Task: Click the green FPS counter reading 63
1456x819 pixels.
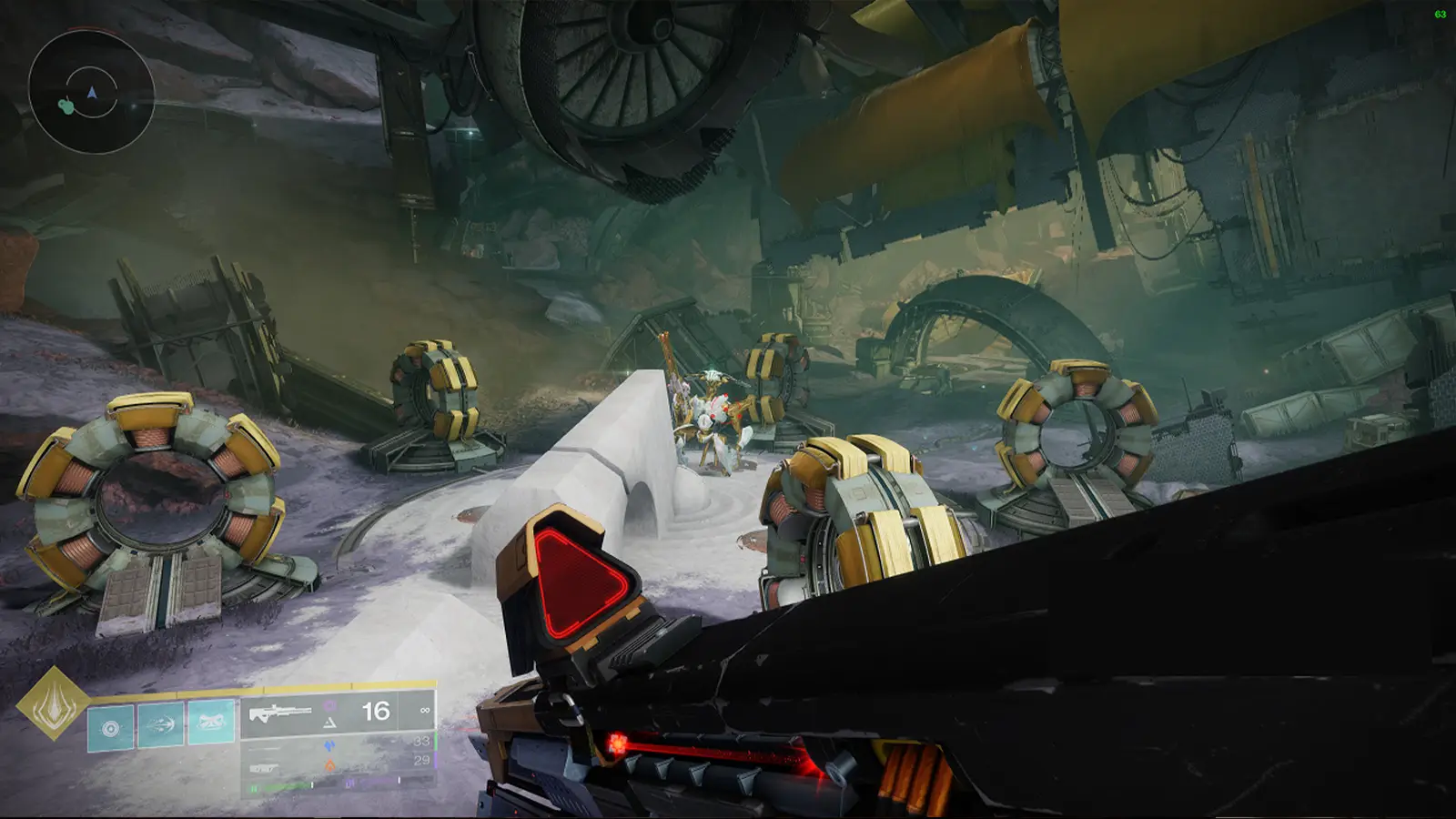Action: (1441, 13)
